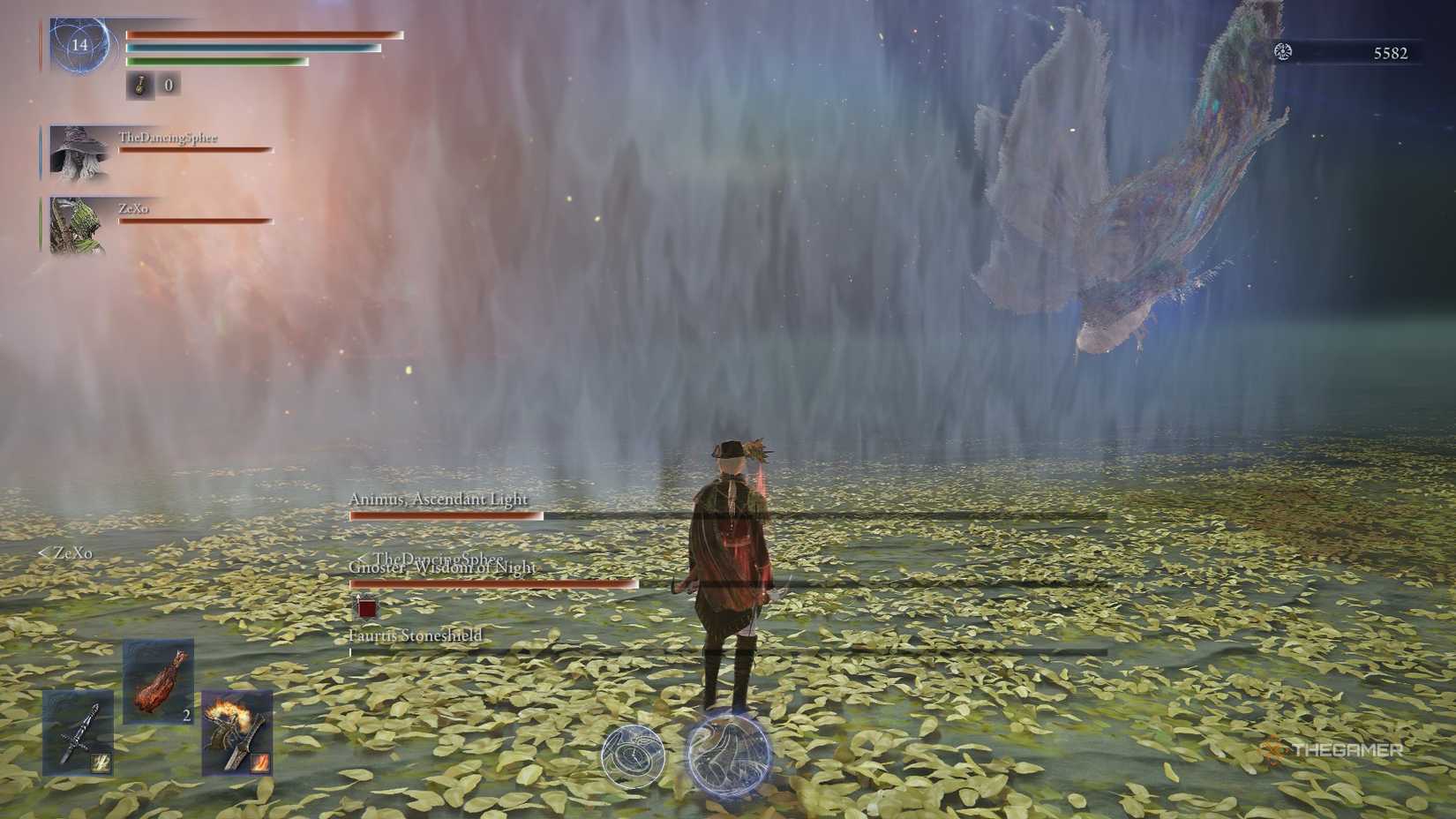Click the rune currency icon beside 5582

1282,52
